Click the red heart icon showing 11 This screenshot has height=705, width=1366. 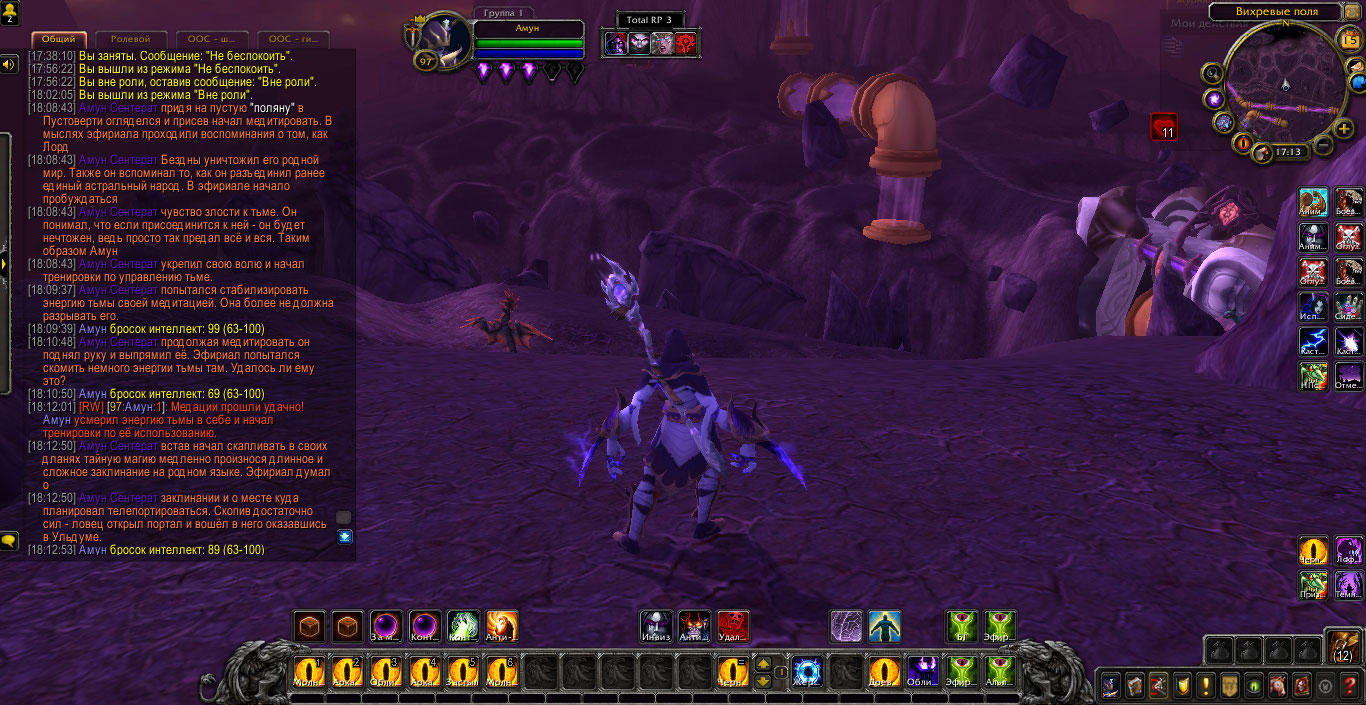1163,127
